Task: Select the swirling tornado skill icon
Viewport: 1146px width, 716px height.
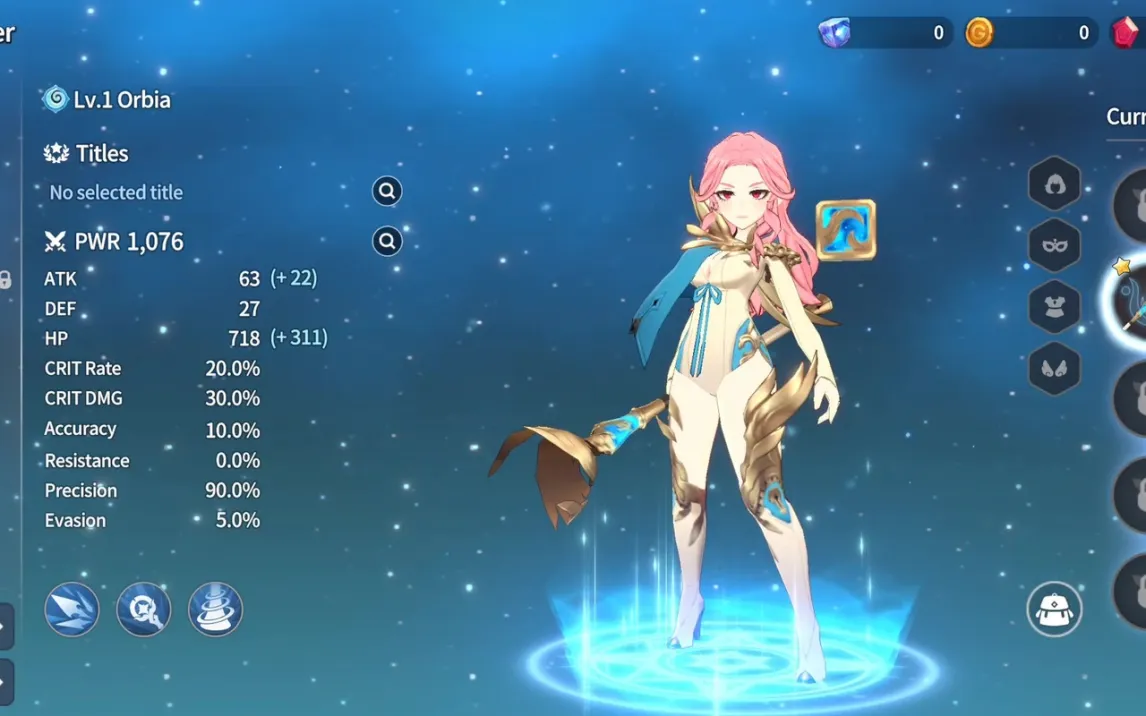Action: coord(215,609)
